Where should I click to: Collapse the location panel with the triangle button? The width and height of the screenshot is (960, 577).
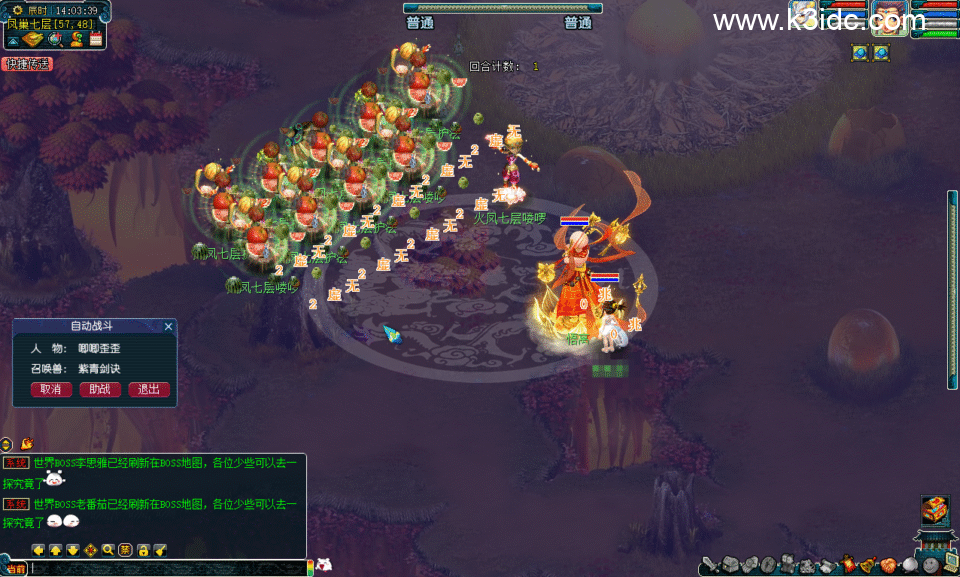click(x=14, y=40)
